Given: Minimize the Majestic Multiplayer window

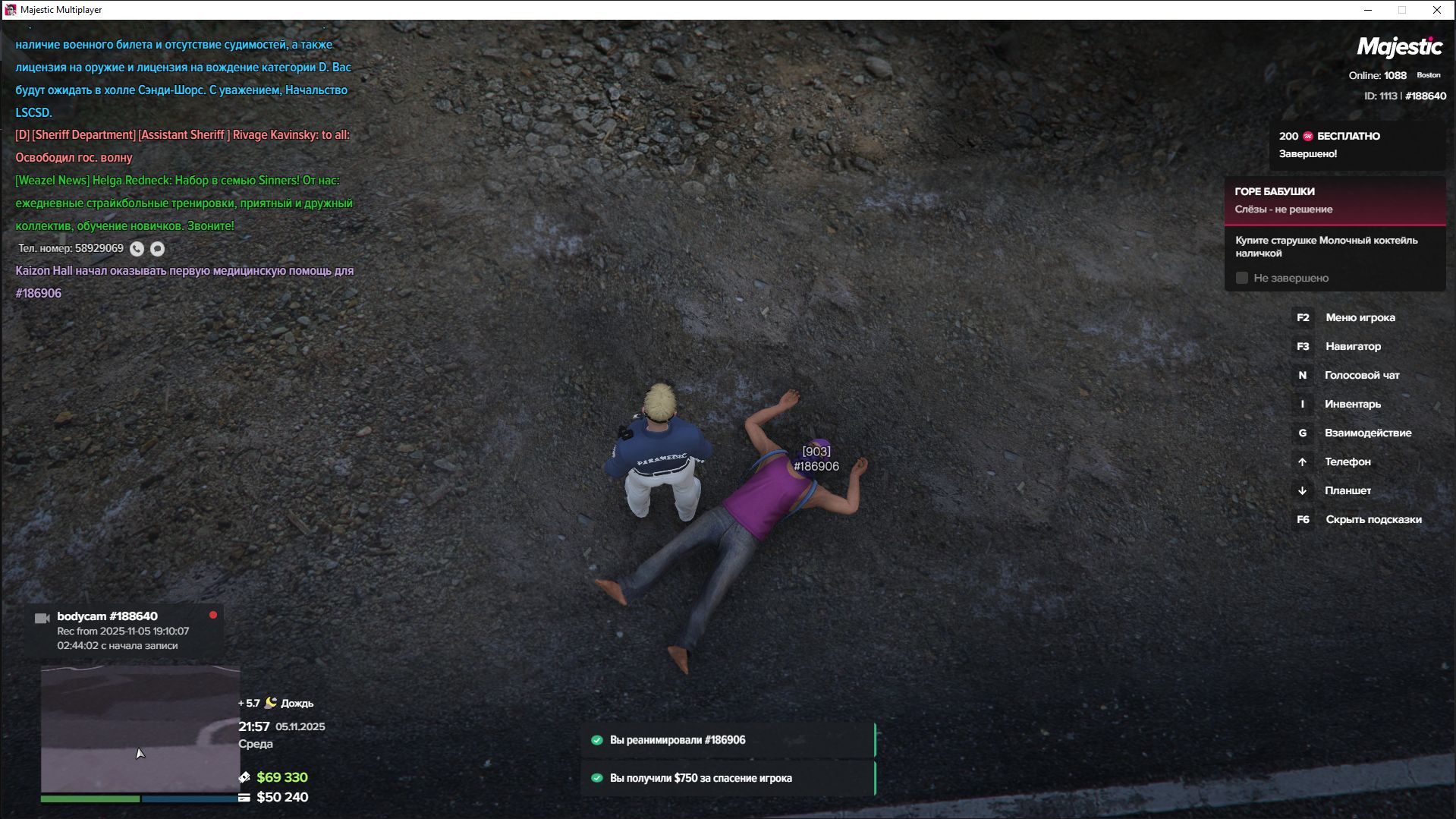Looking at the screenshot, I should pos(1368,10).
